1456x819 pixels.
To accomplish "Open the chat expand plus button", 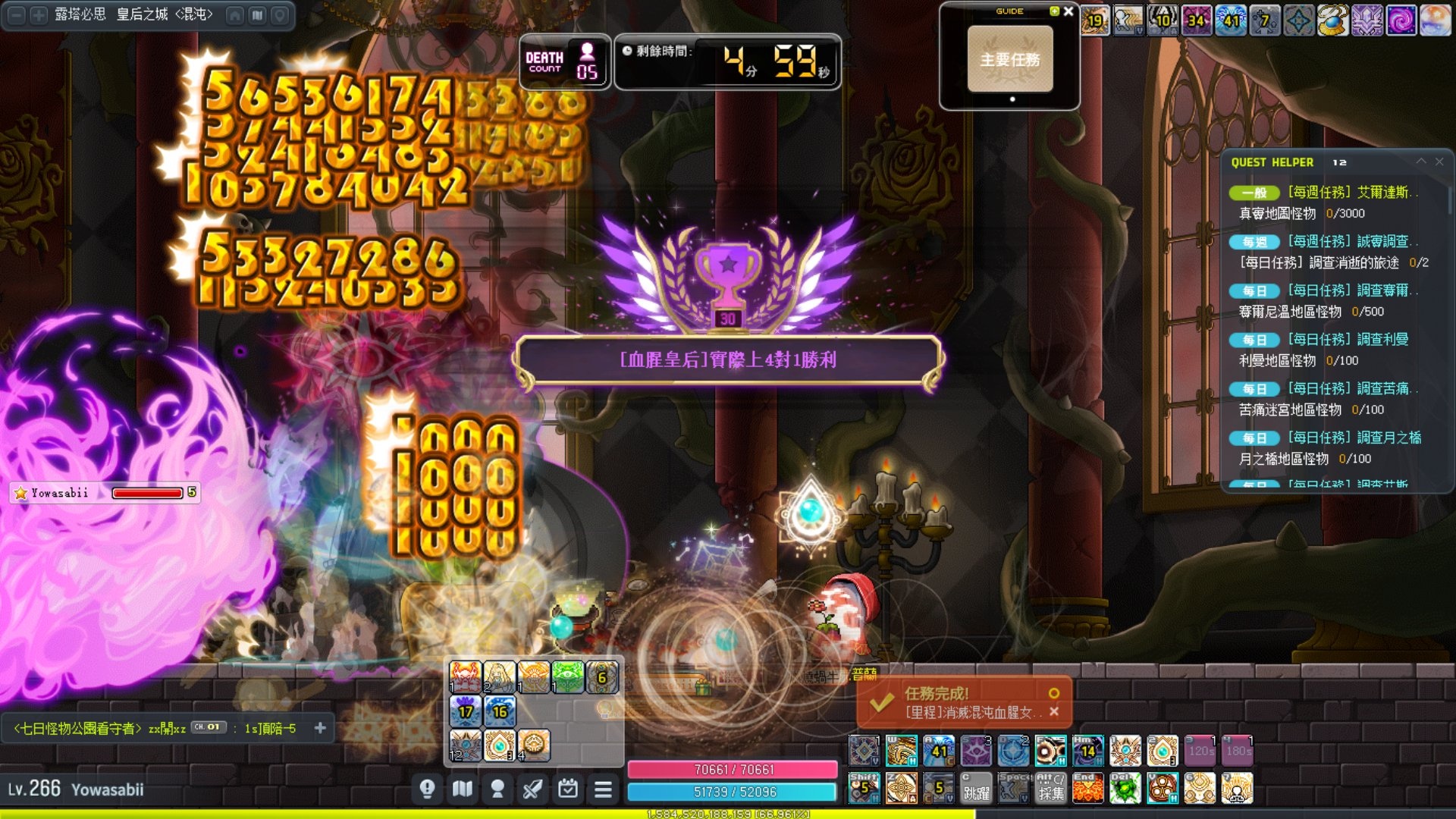I will pyautogui.click(x=320, y=728).
